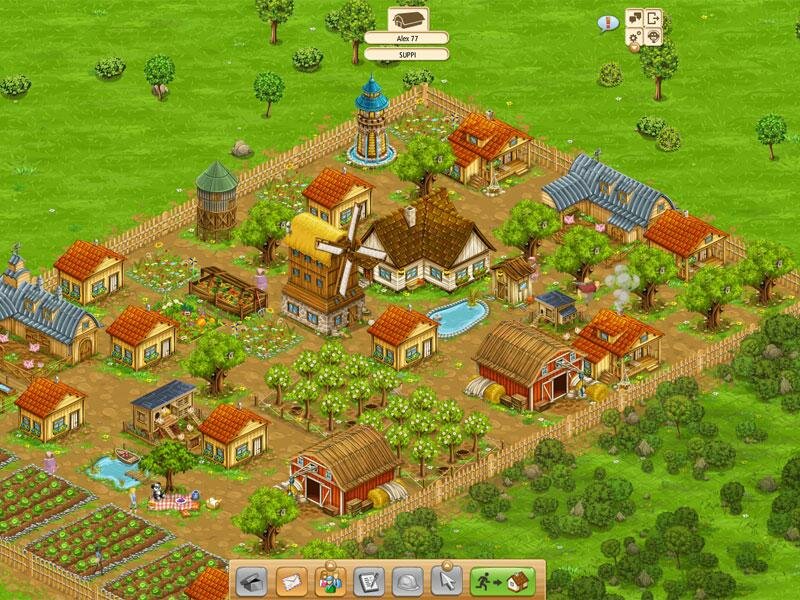Open the mail envelope inbox

click(290, 580)
